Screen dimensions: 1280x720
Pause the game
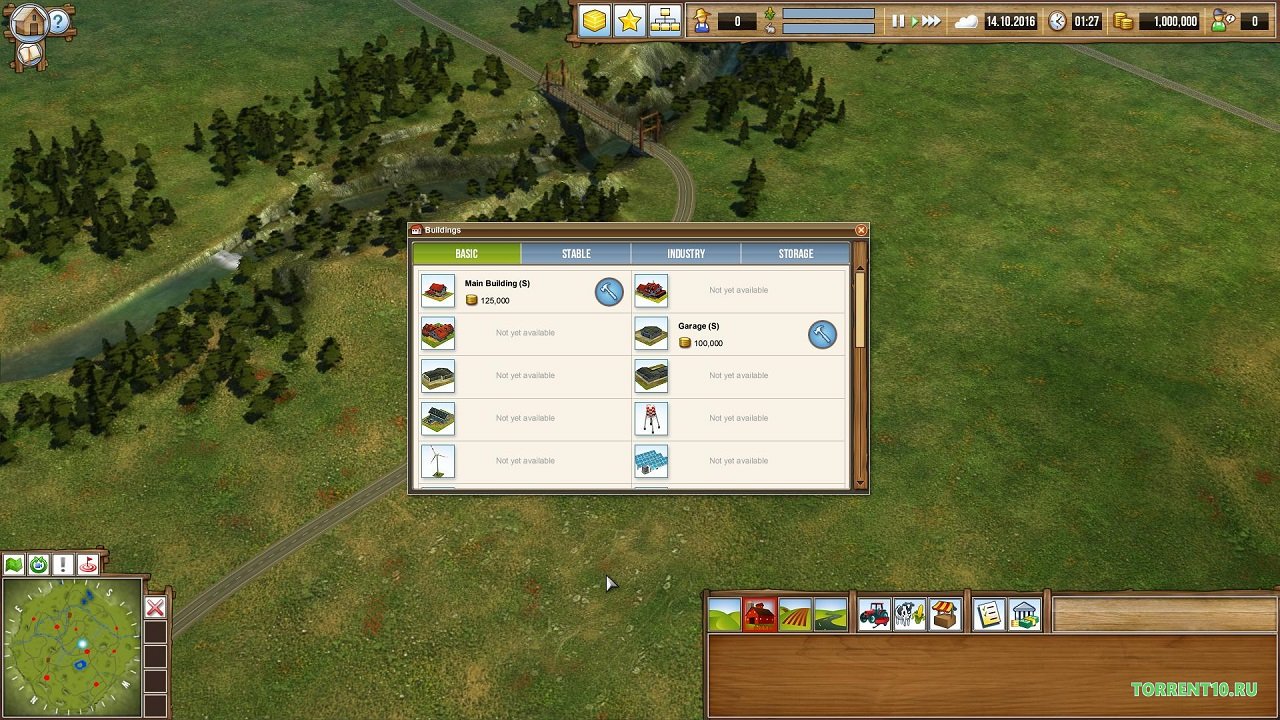click(x=898, y=21)
